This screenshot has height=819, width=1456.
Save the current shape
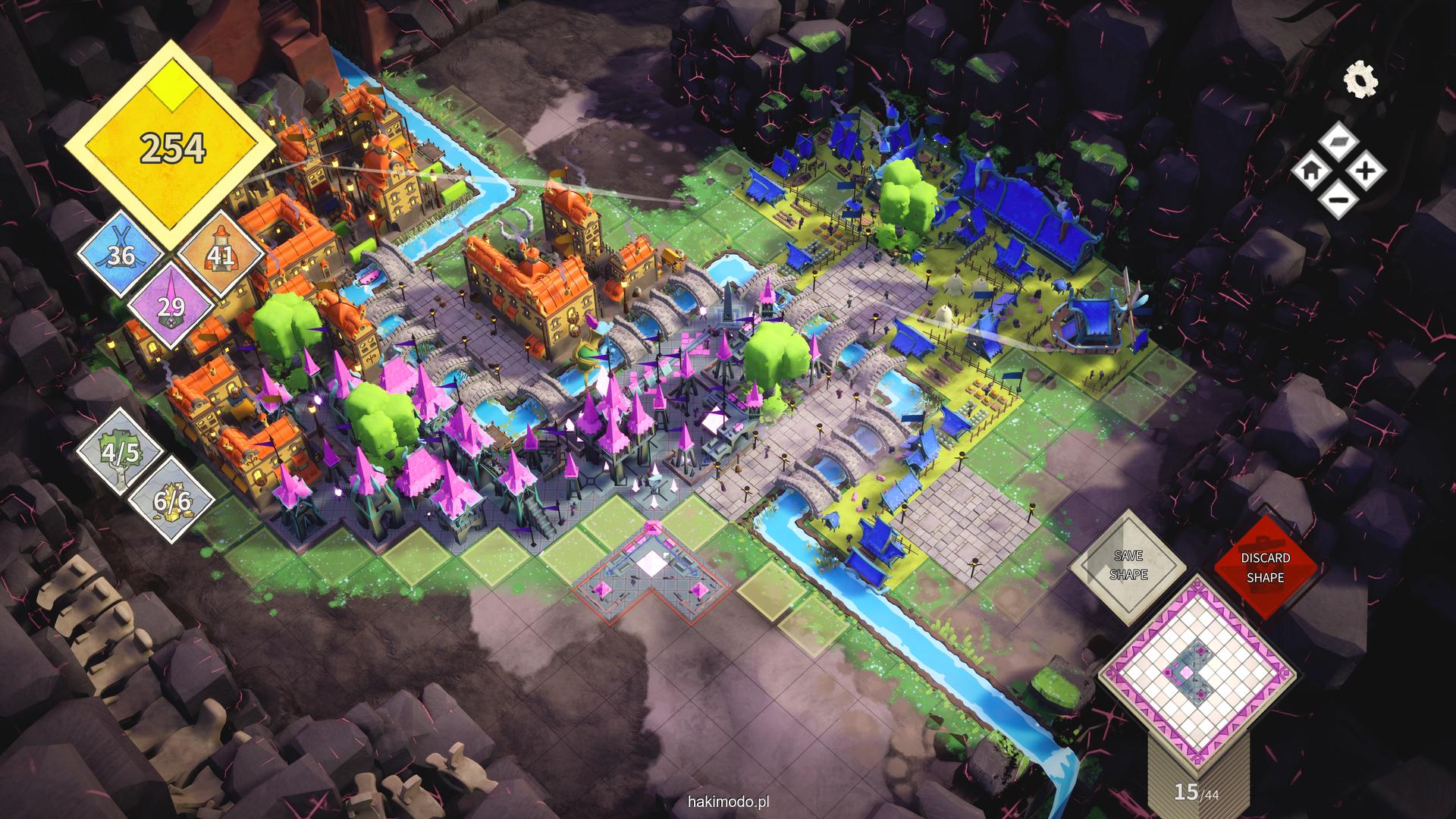pos(1128,566)
